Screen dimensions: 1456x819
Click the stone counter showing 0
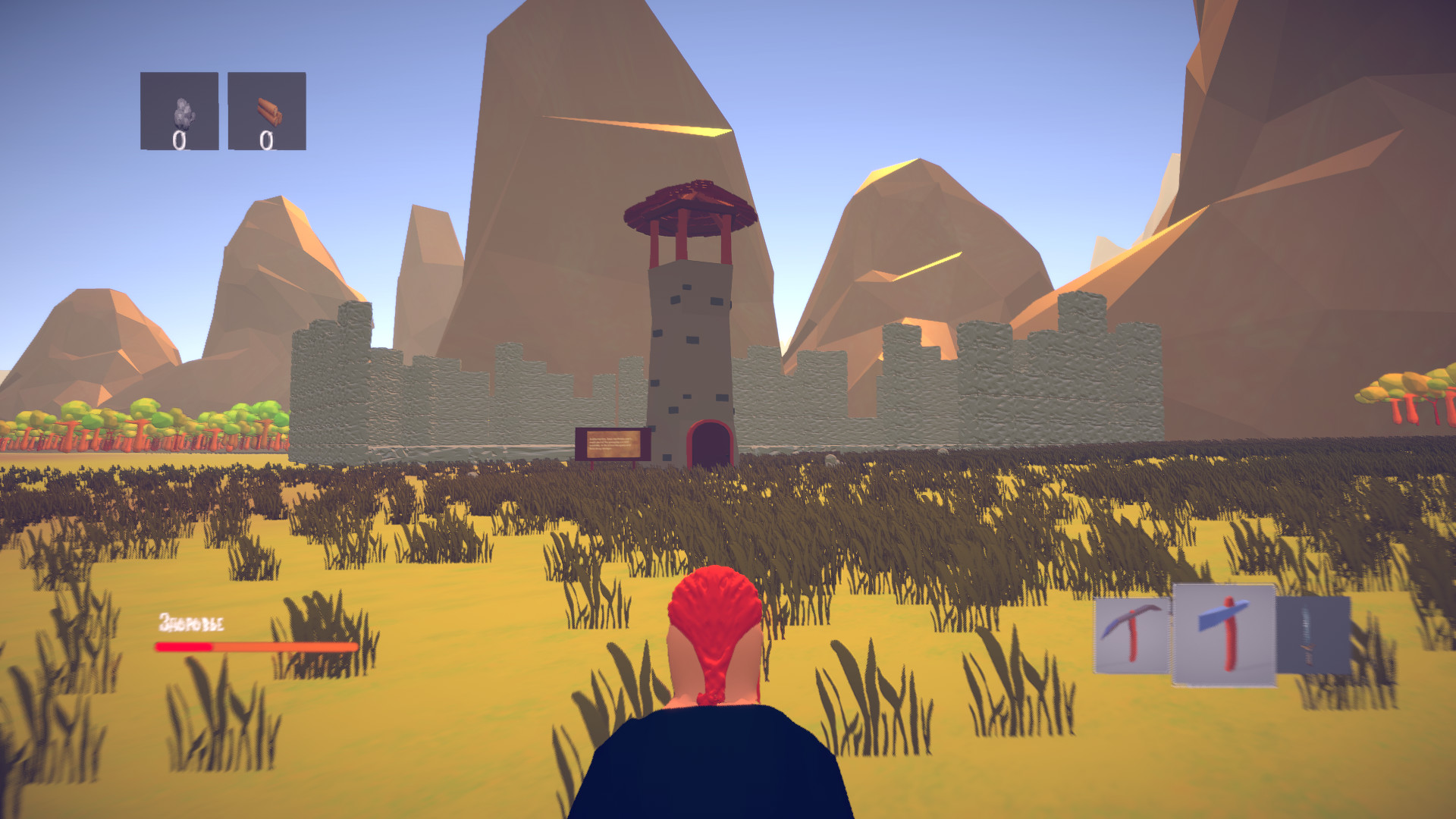(x=180, y=141)
